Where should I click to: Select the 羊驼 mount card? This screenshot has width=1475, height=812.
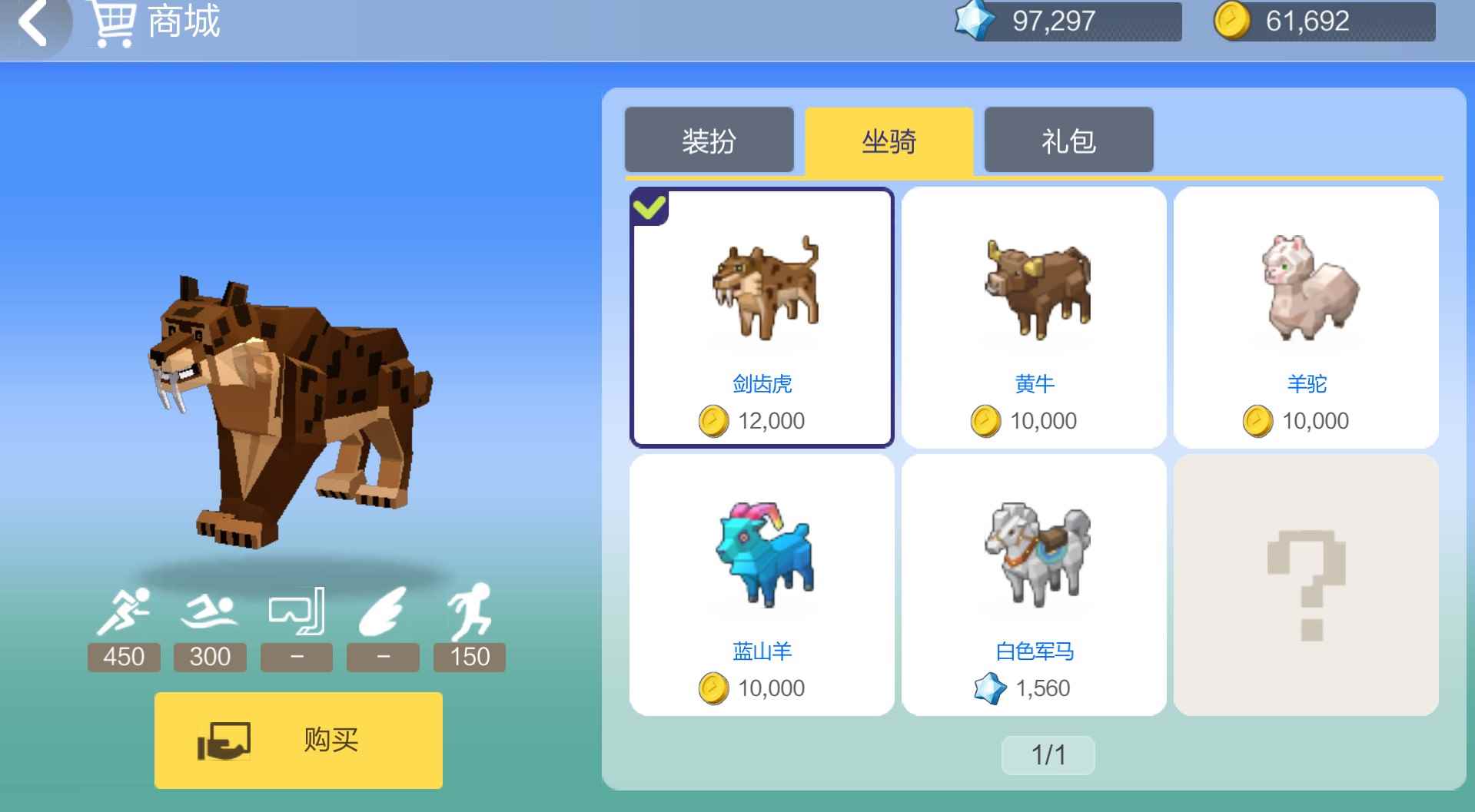pos(1307,315)
